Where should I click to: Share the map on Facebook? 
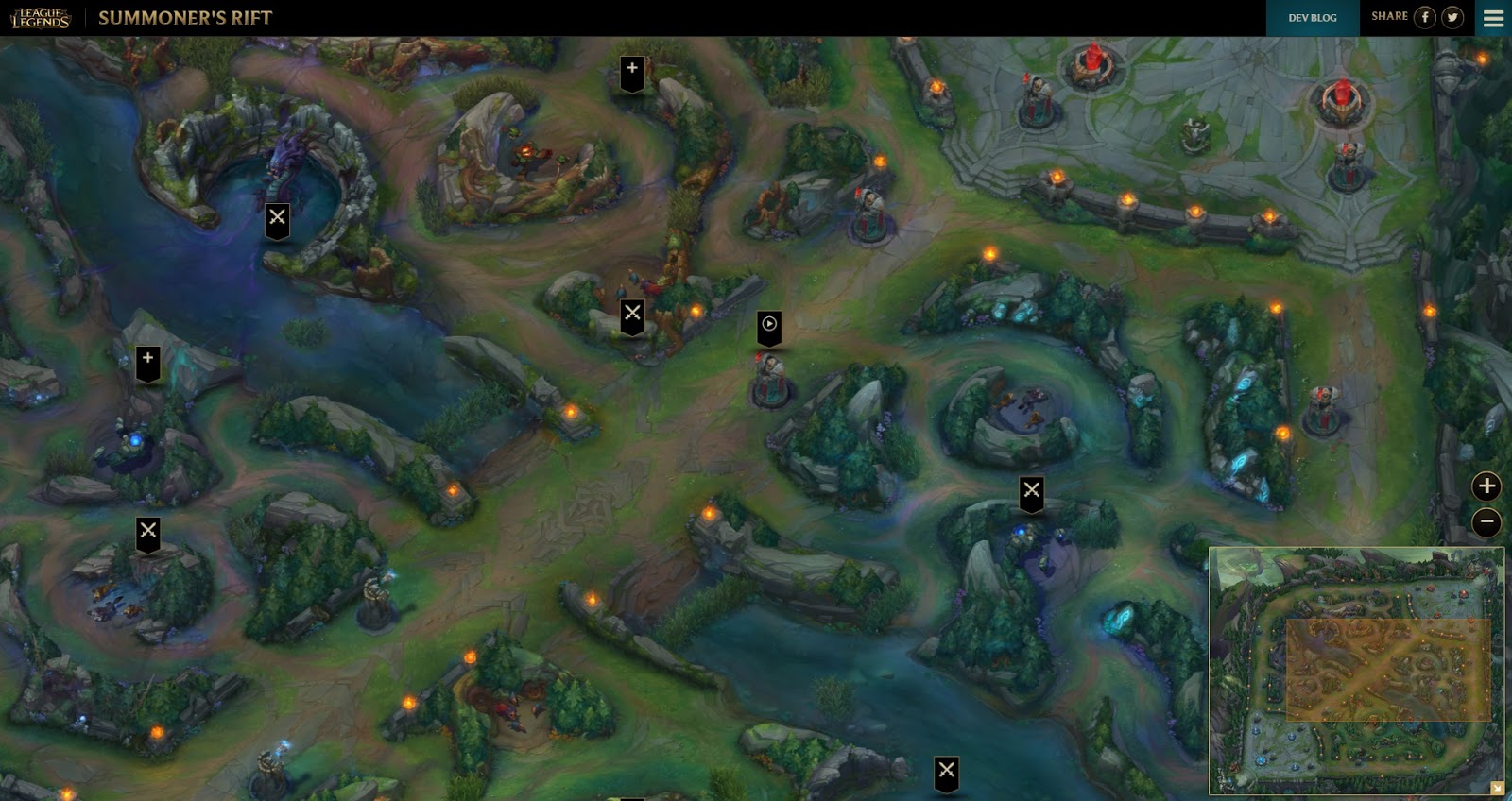1427,18
